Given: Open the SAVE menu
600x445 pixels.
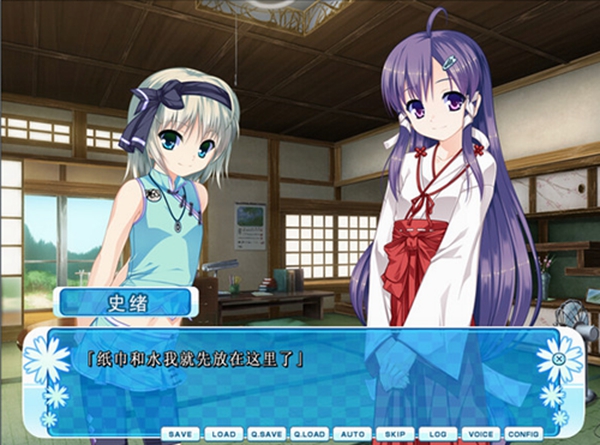Looking at the screenshot, I should pos(182,434).
